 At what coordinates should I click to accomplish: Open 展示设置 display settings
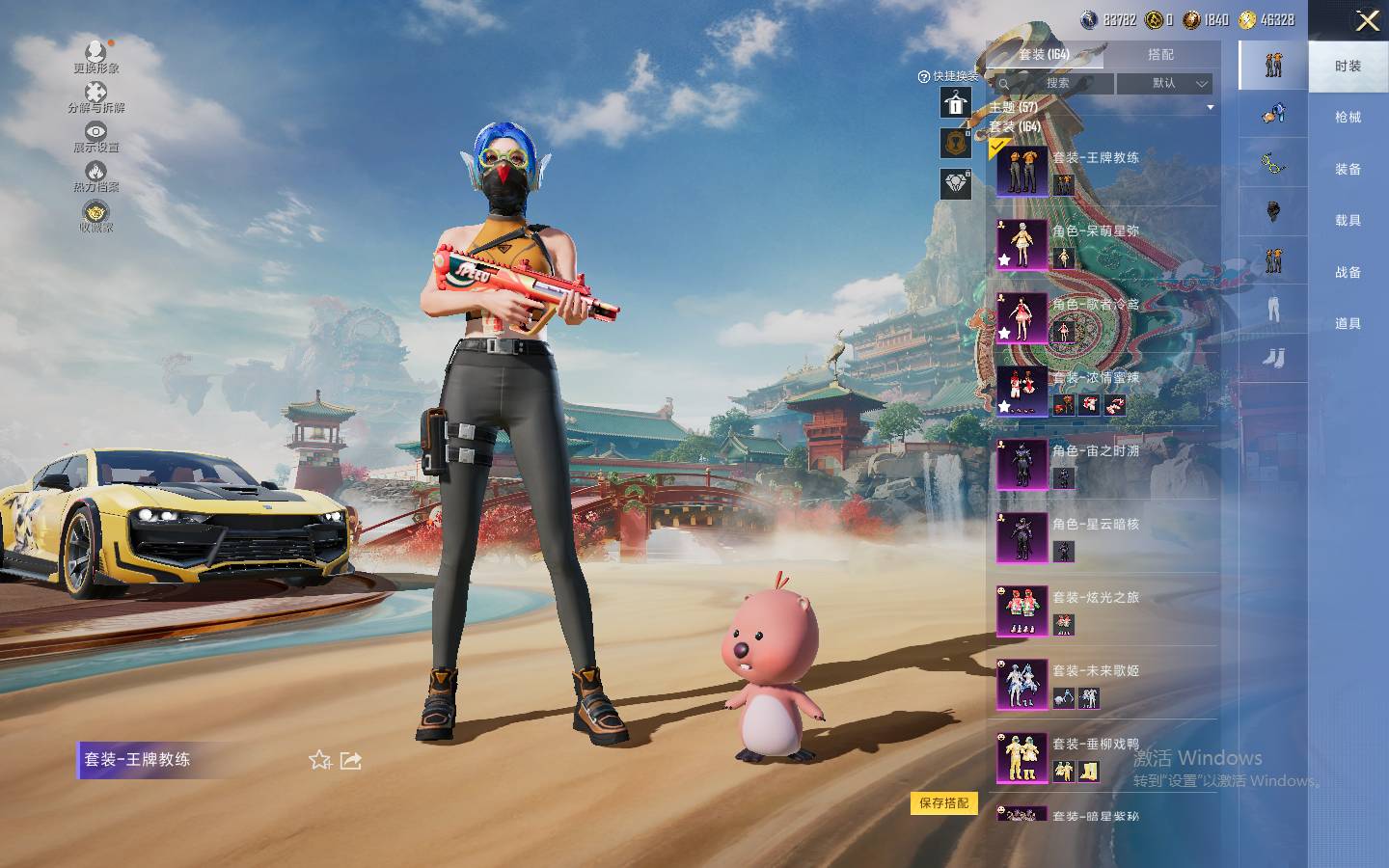click(x=95, y=136)
